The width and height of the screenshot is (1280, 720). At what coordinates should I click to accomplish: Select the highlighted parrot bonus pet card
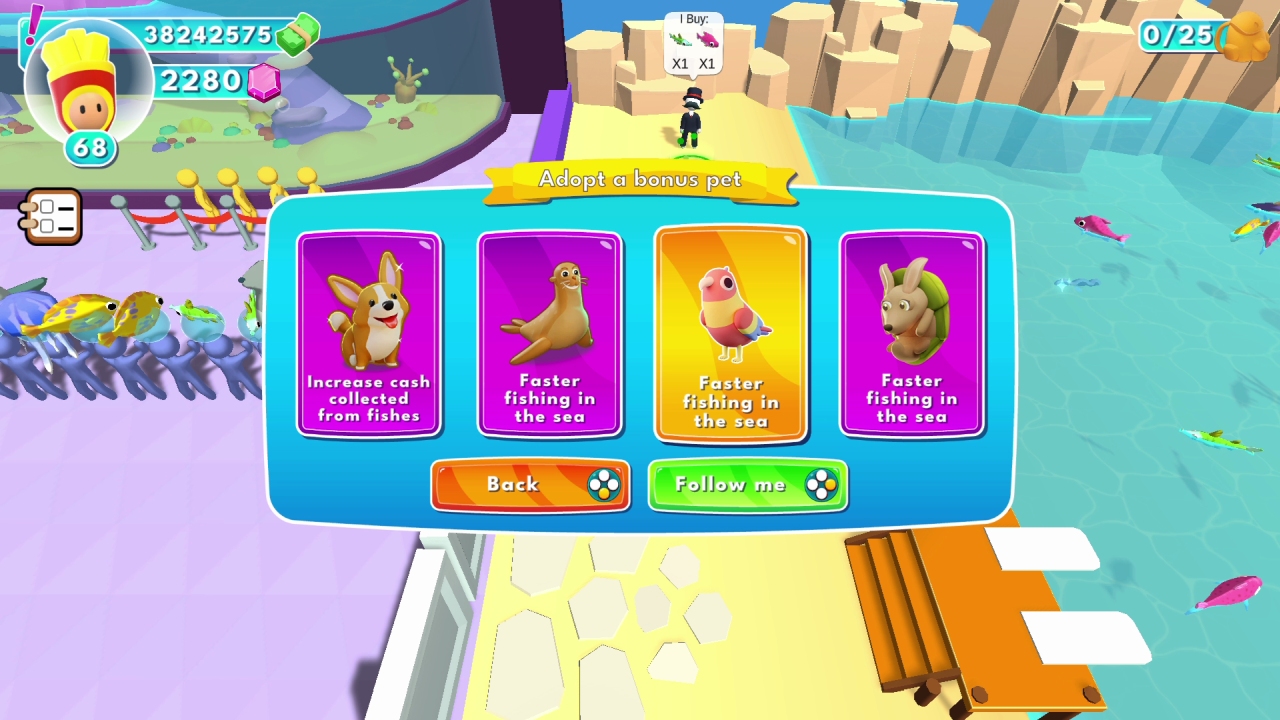click(x=730, y=333)
